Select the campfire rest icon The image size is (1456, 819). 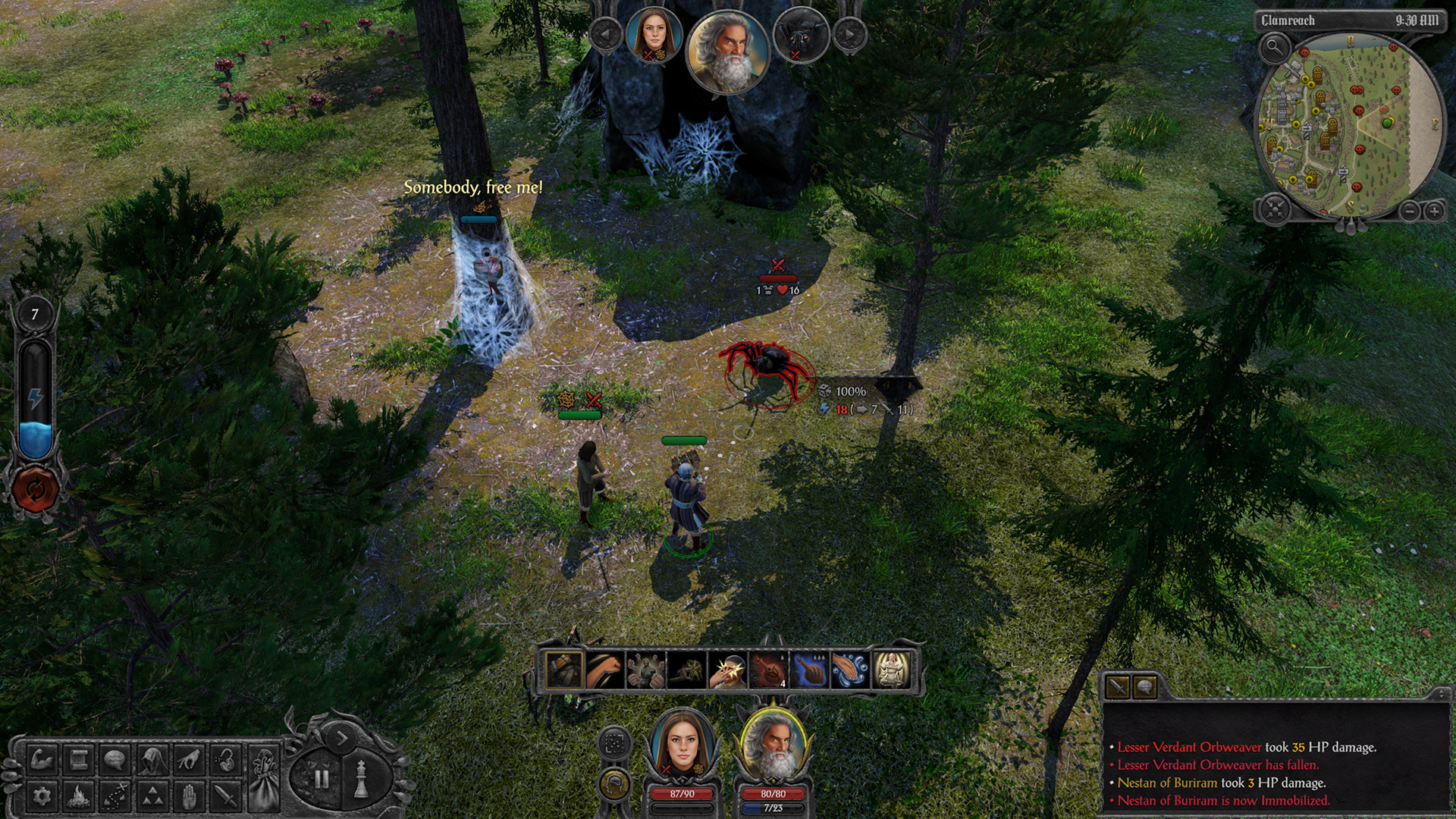[x=77, y=795]
